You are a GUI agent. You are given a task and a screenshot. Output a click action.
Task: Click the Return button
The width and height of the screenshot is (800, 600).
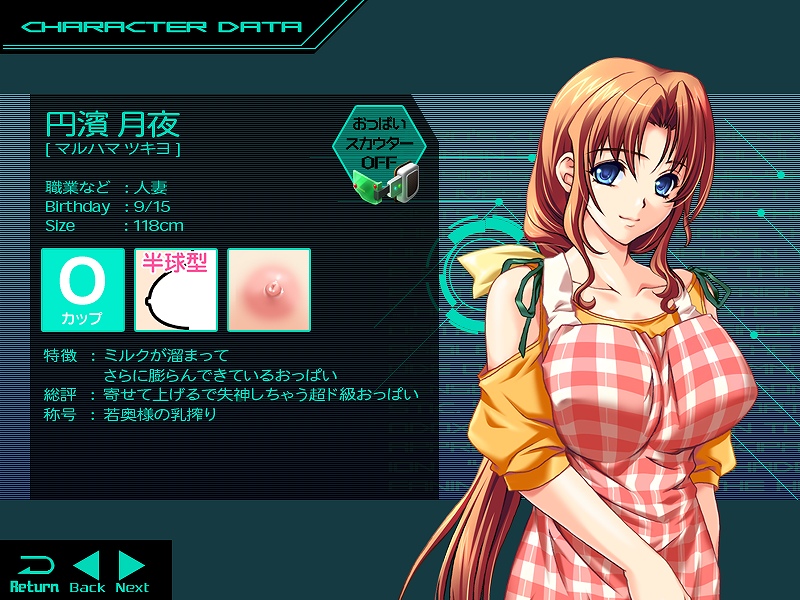[x=34, y=572]
